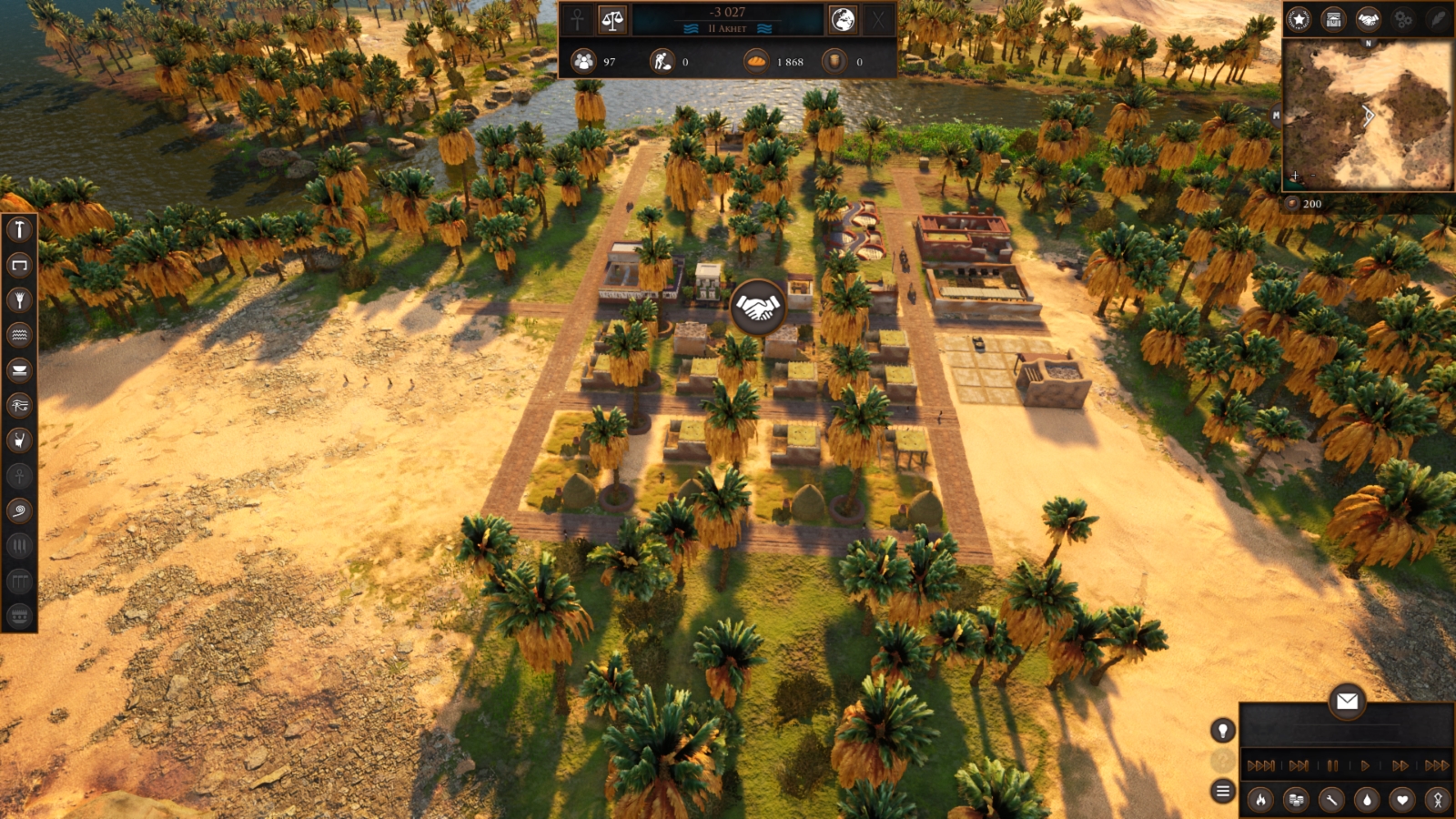The height and width of the screenshot is (819, 1456).
Task: Open the handshake trade icon in top bar
Action: coord(1368,19)
